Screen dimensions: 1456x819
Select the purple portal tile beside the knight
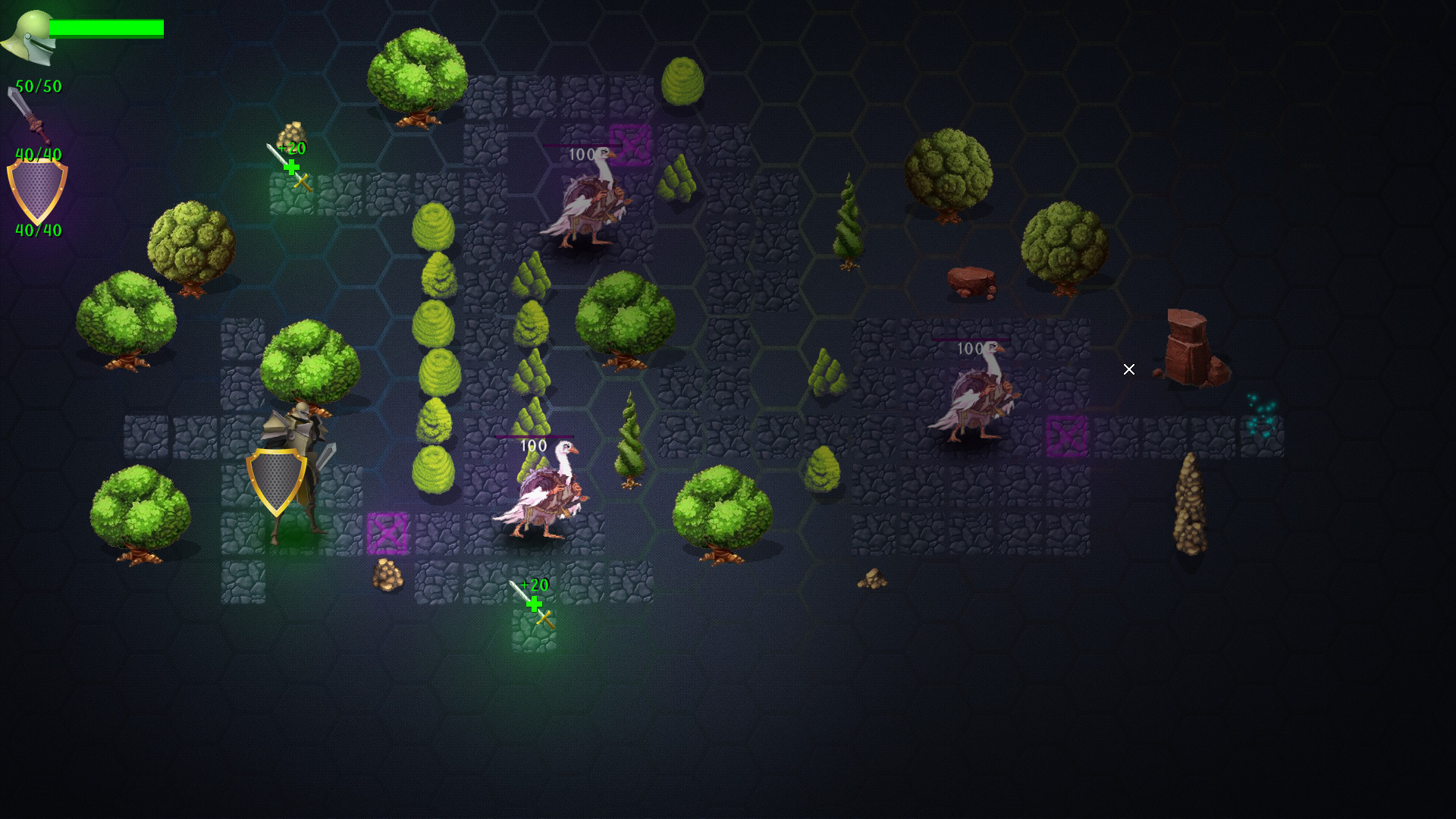point(389,532)
